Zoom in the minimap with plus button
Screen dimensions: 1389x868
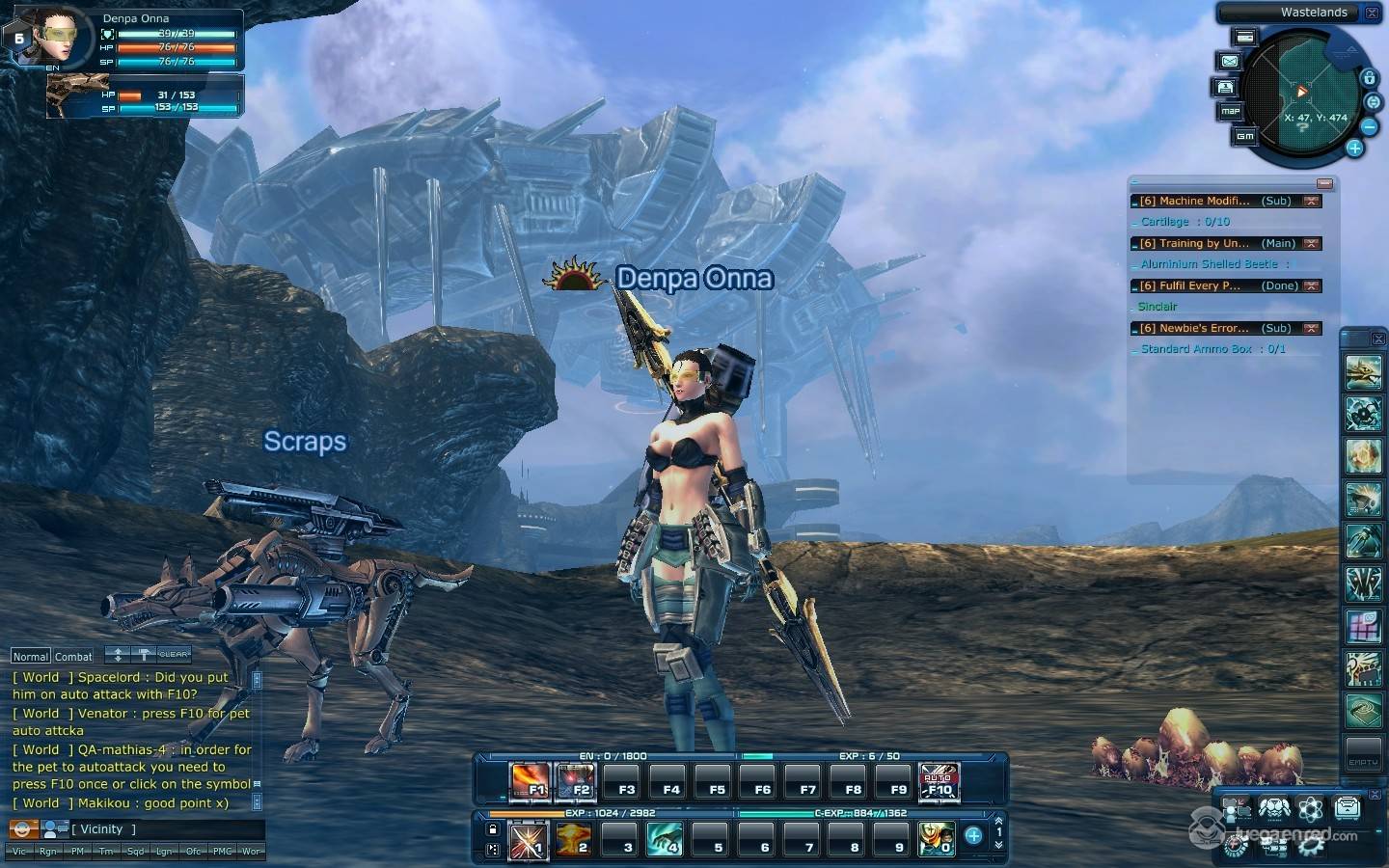point(1354,148)
